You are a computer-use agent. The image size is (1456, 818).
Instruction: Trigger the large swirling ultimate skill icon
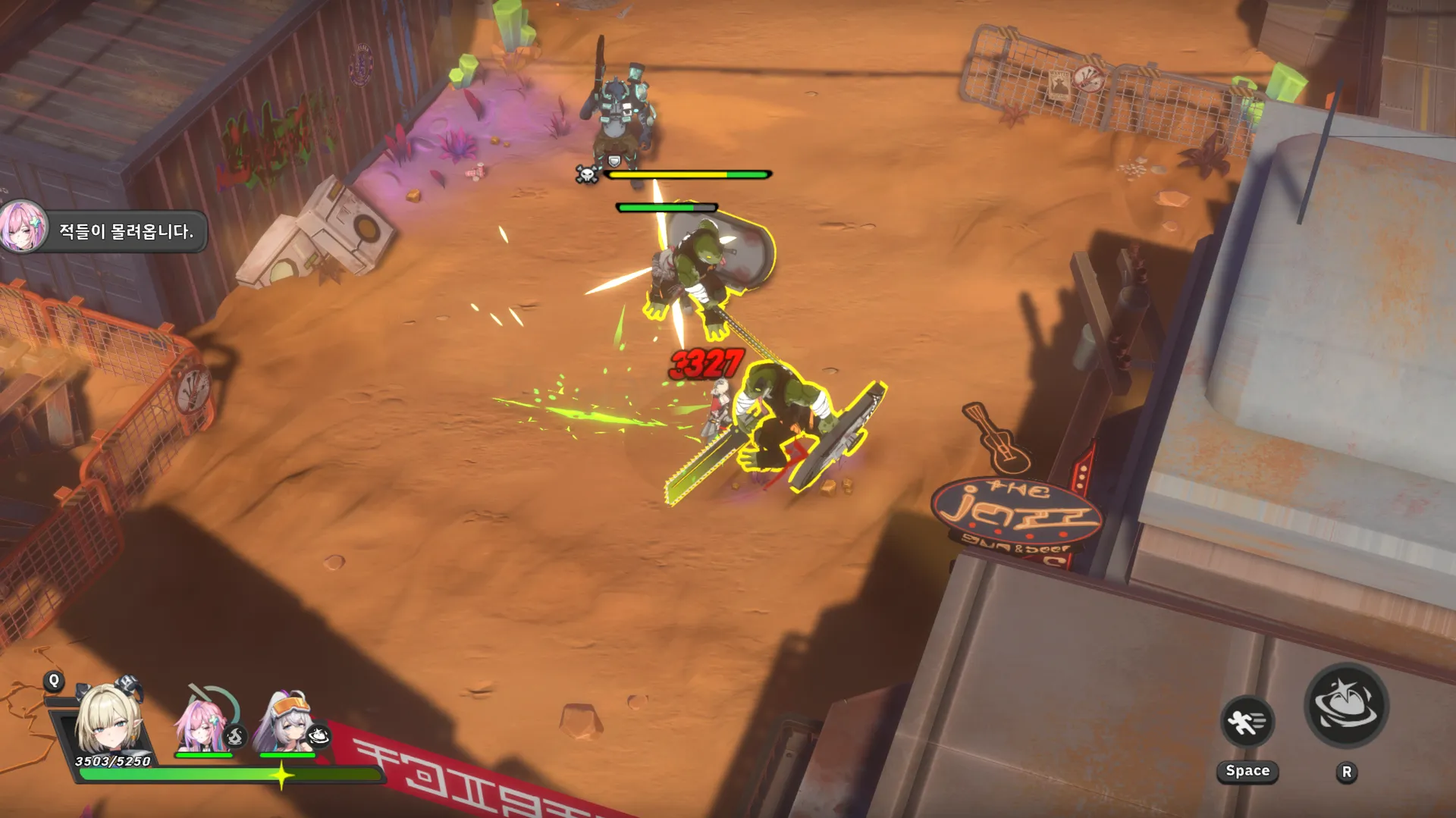[1346, 705]
